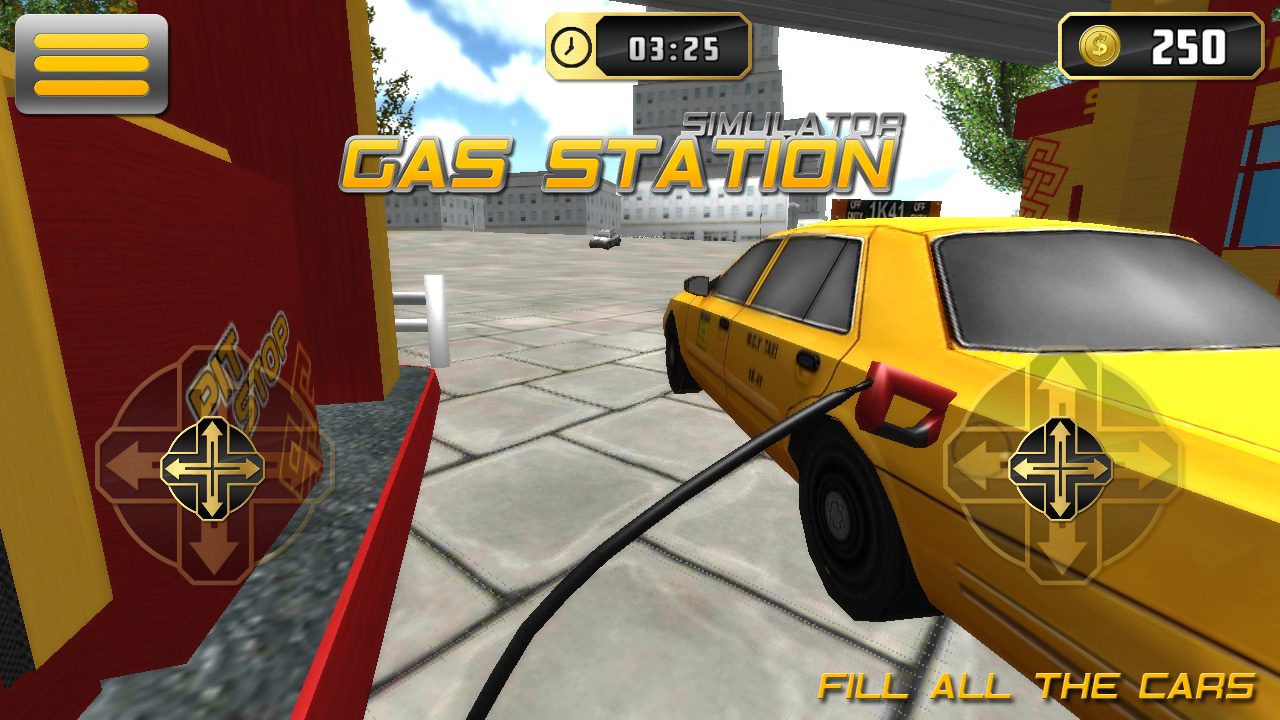Click the gold coin currency icon
The width and height of the screenshot is (1280, 720).
[x=1099, y=44]
